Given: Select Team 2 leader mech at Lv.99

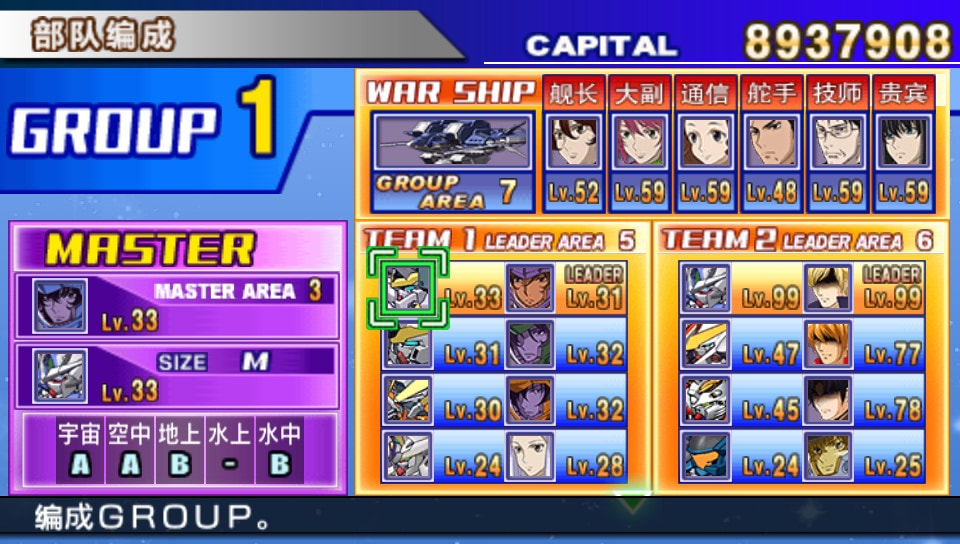Looking at the screenshot, I should point(706,288).
